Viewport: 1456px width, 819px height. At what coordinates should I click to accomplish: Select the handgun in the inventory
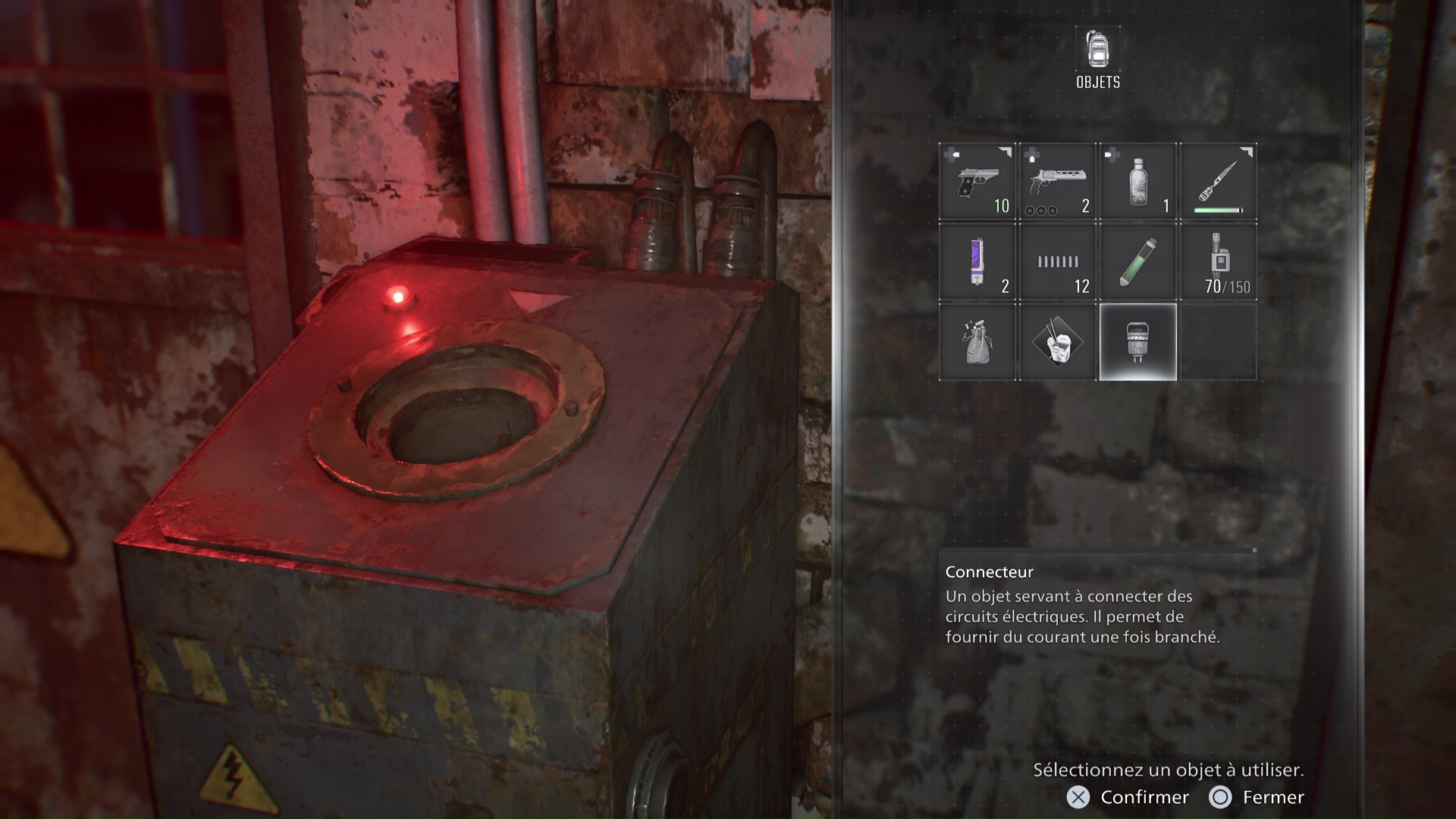(977, 180)
